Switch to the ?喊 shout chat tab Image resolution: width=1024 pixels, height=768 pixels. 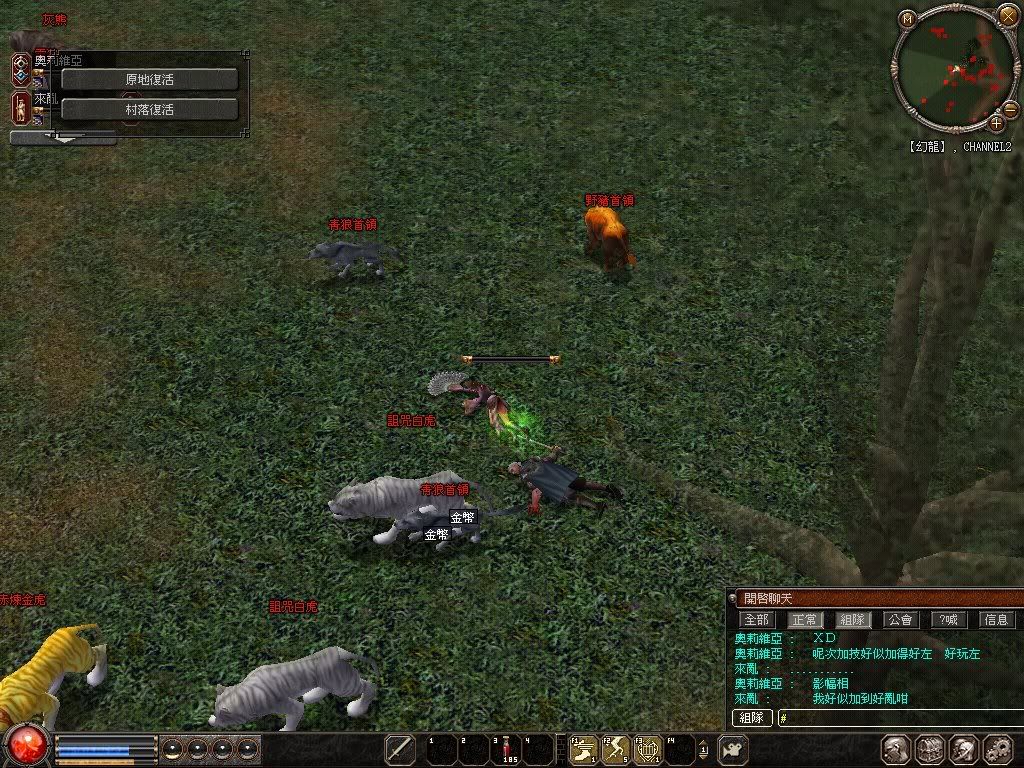949,620
